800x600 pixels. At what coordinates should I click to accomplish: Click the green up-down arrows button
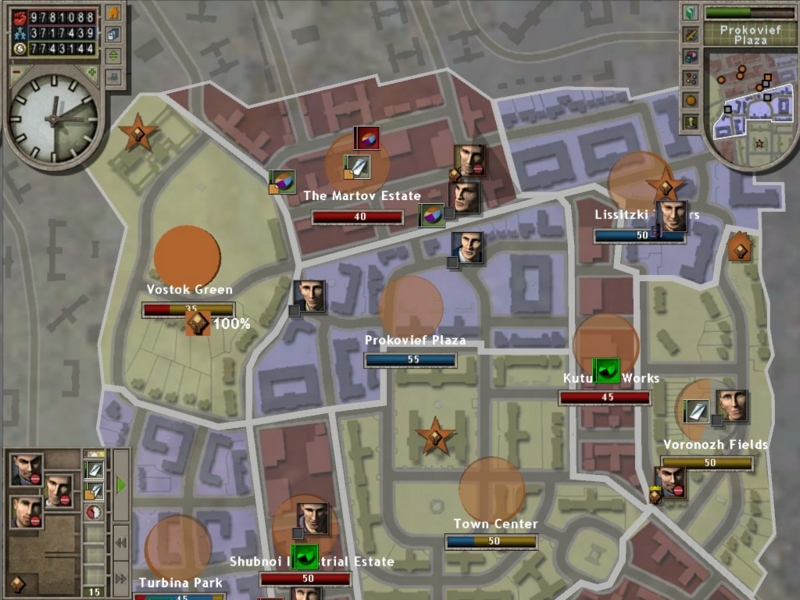point(112,56)
